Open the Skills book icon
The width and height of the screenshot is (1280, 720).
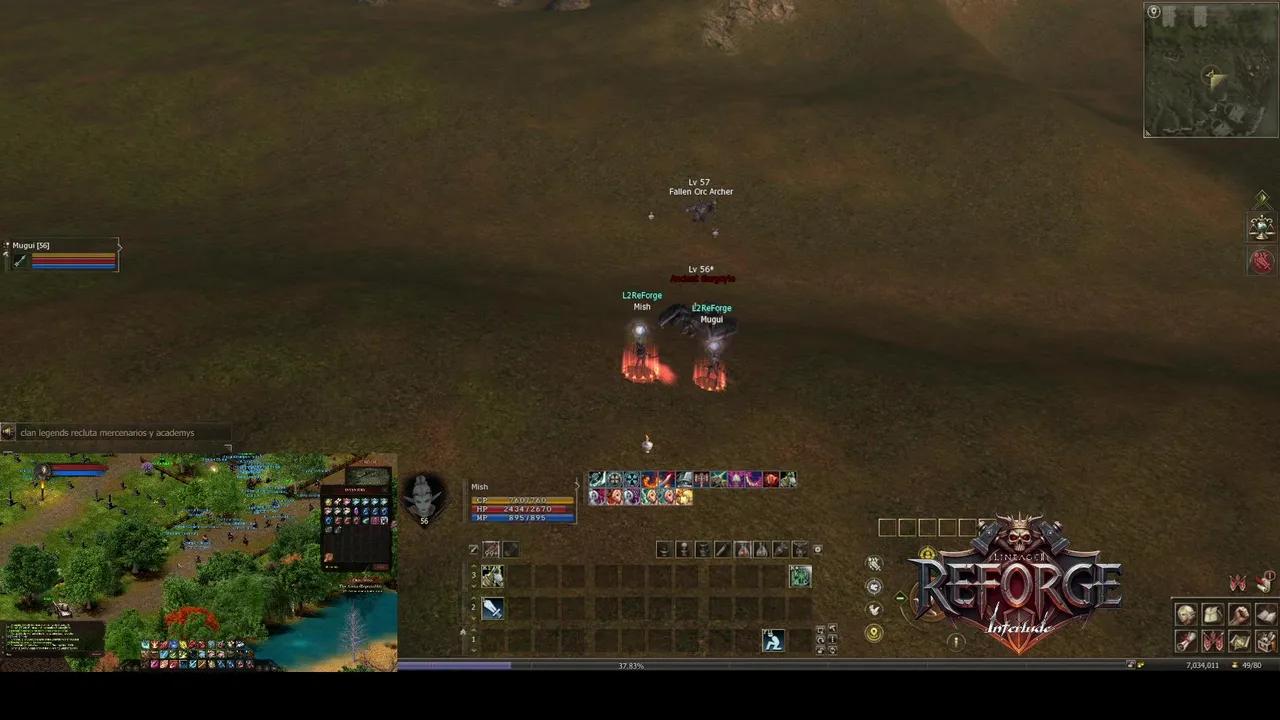pyautogui.click(x=1264, y=615)
